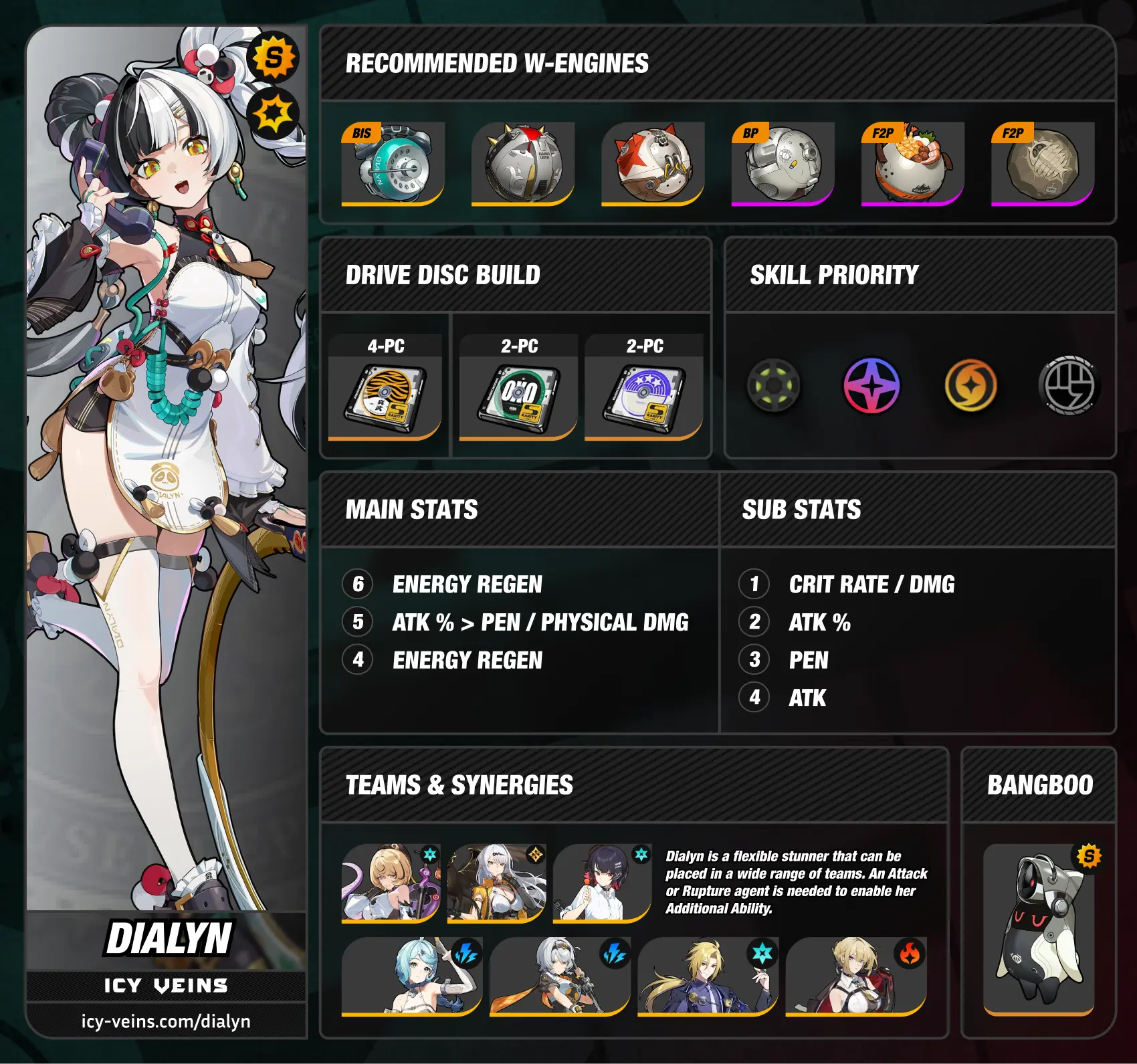Select the blonde teammate with purple tentacle
The width and height of the screenshot is (1137, 1064).
pos(391,883)
